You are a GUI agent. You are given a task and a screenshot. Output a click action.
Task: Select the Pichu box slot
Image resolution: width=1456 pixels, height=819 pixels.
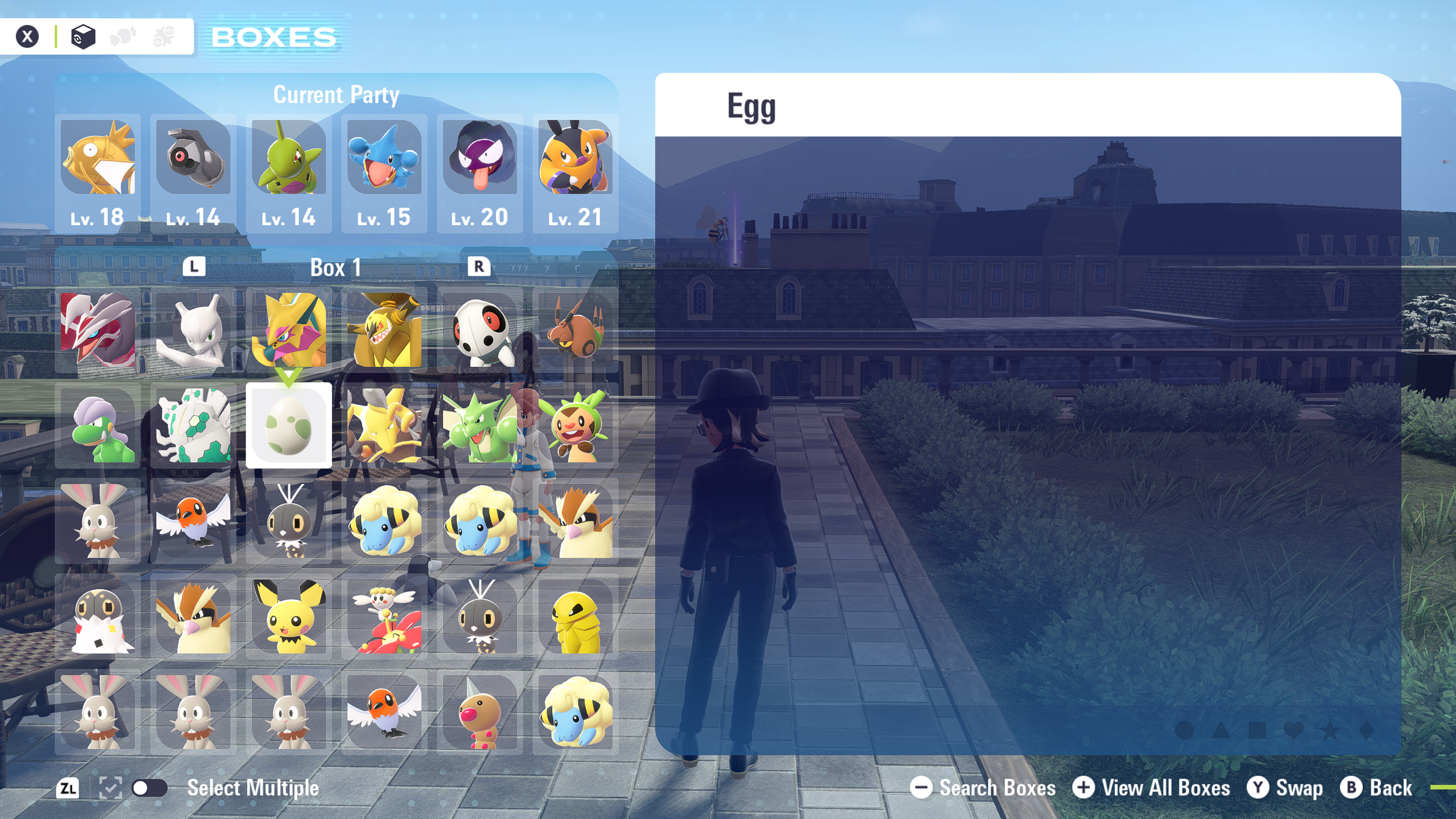[x=288, y=617]
